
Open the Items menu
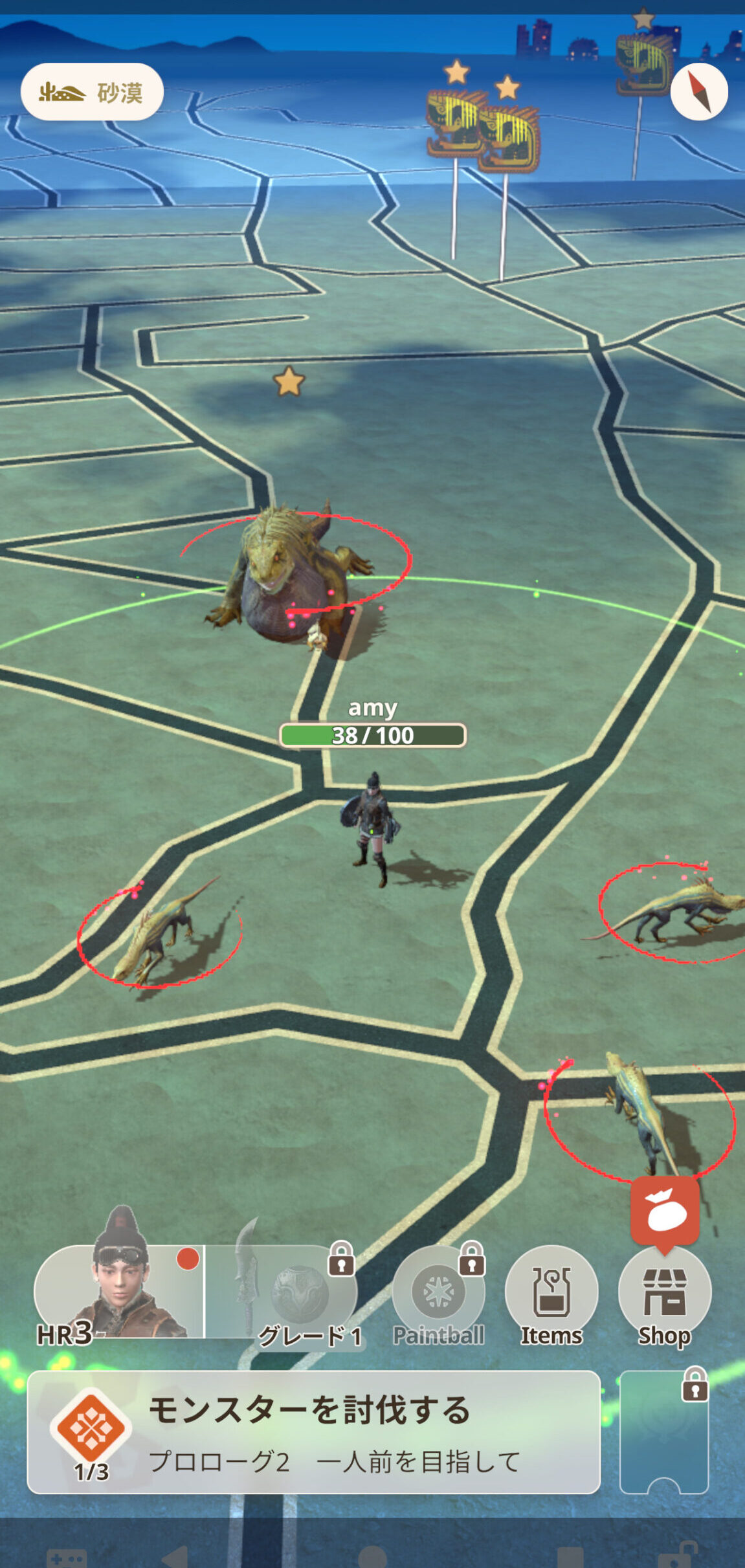coord(551,1294)
